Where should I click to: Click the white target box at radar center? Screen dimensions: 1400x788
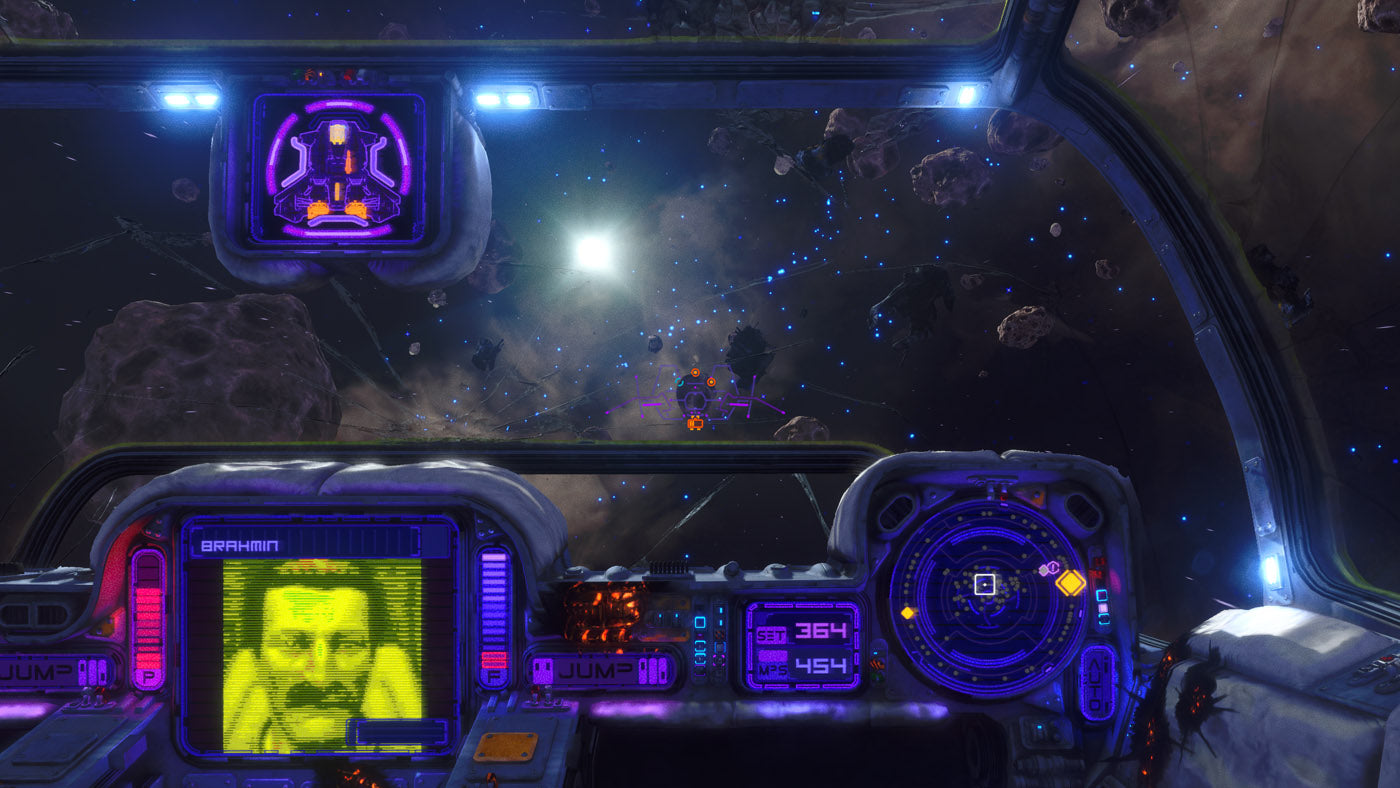[x=985, y=583]
